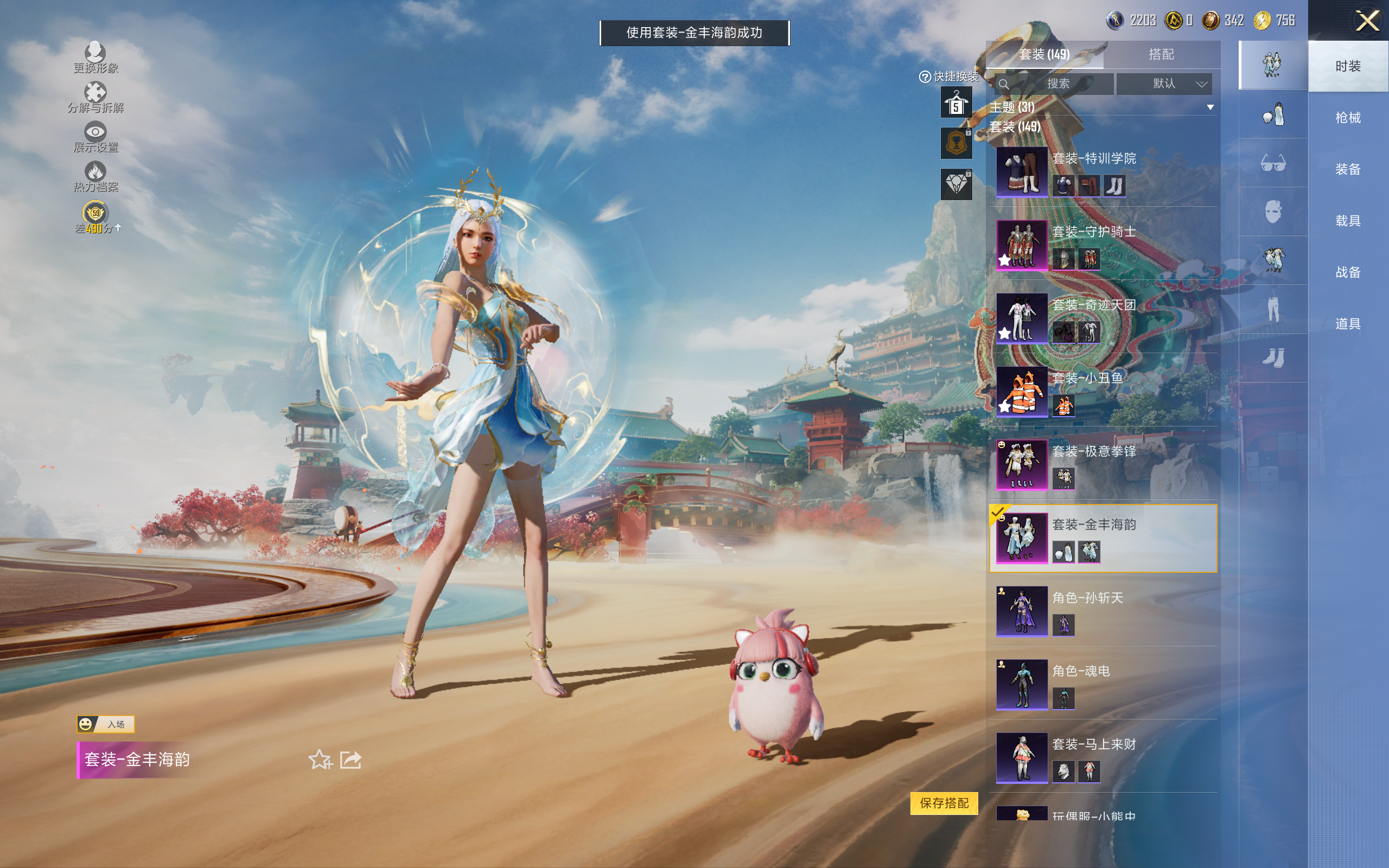Select the glasses accessory category icon
This screenshot has height=868, width=1389.
[1272, 164]
